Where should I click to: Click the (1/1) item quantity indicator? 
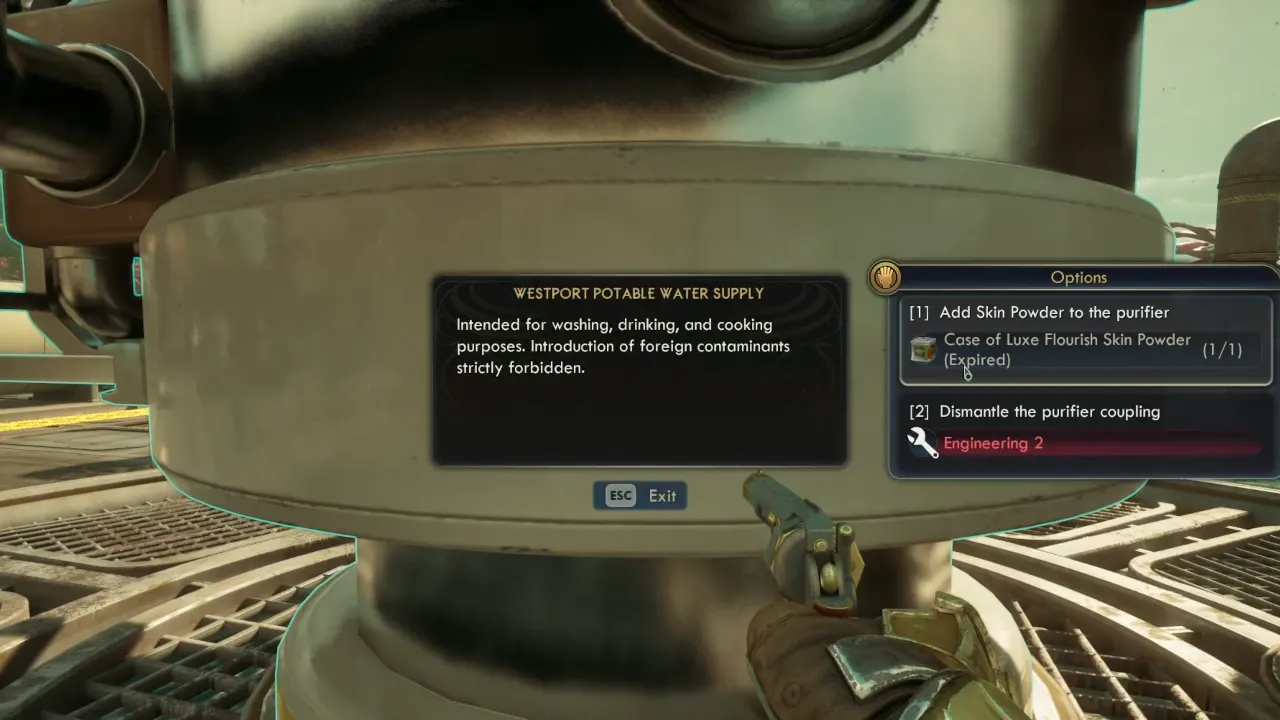(1222, 349)
